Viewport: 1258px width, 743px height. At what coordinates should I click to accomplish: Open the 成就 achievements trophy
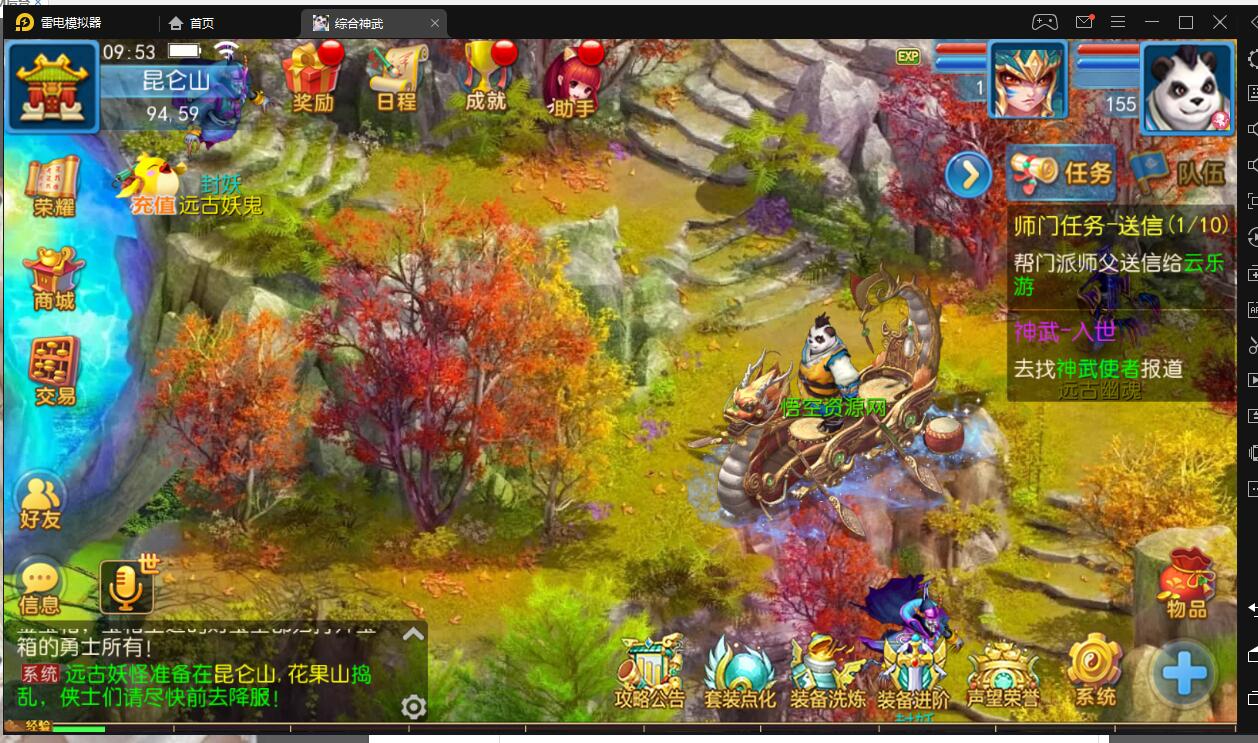pyautogui.click(x=486, y=78)
